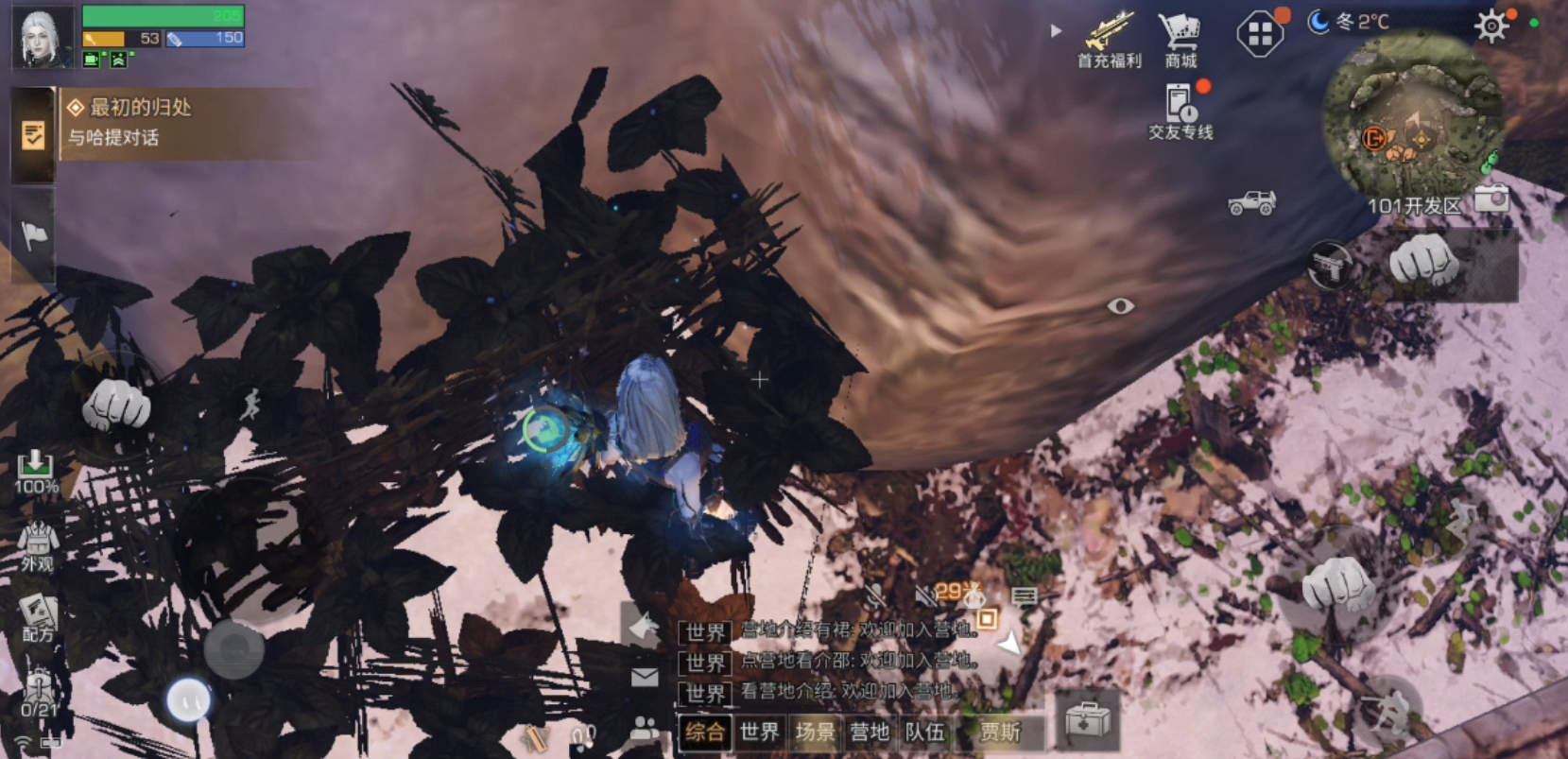The image size is (1568, 759).
Task: Summon the vehicle with the car icon
Action: (x=1251, y=202)
